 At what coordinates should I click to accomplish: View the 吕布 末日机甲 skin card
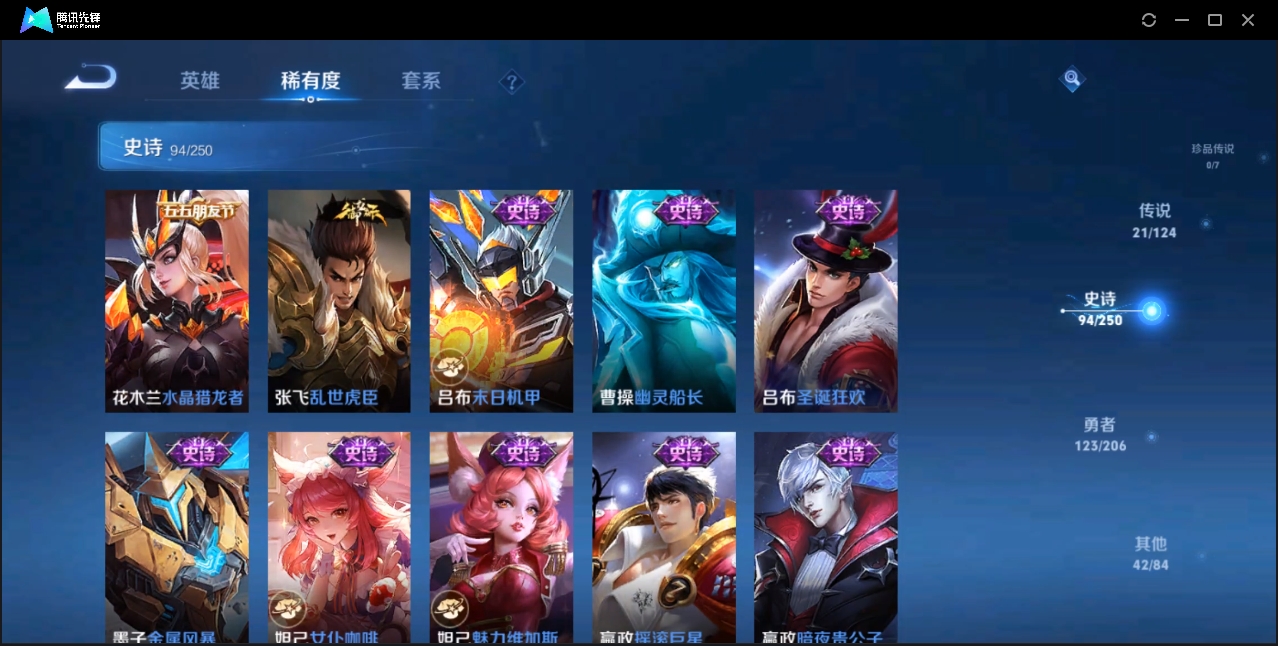pos(501,301)
